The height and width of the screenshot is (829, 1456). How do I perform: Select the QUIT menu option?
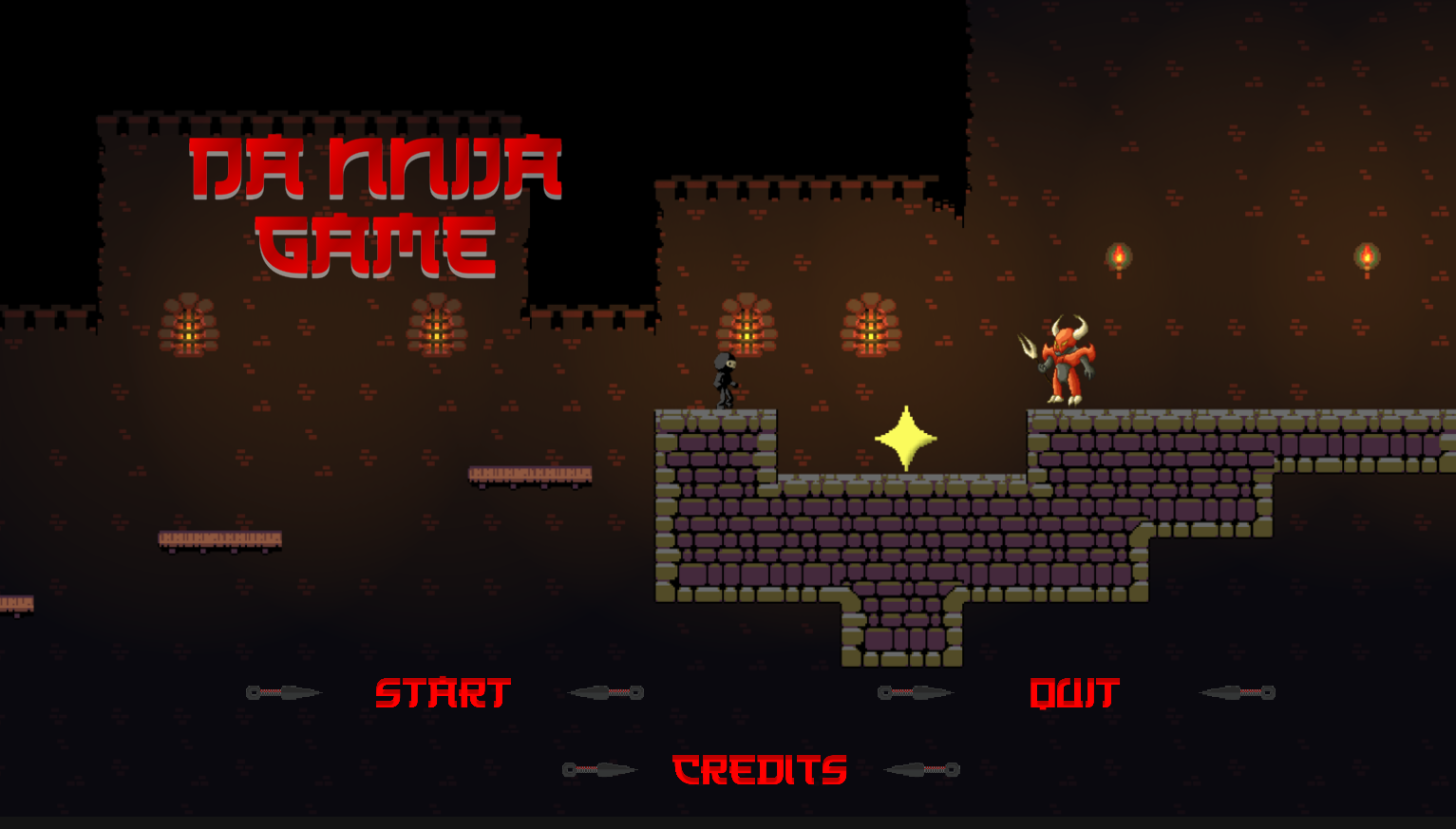1076,693
